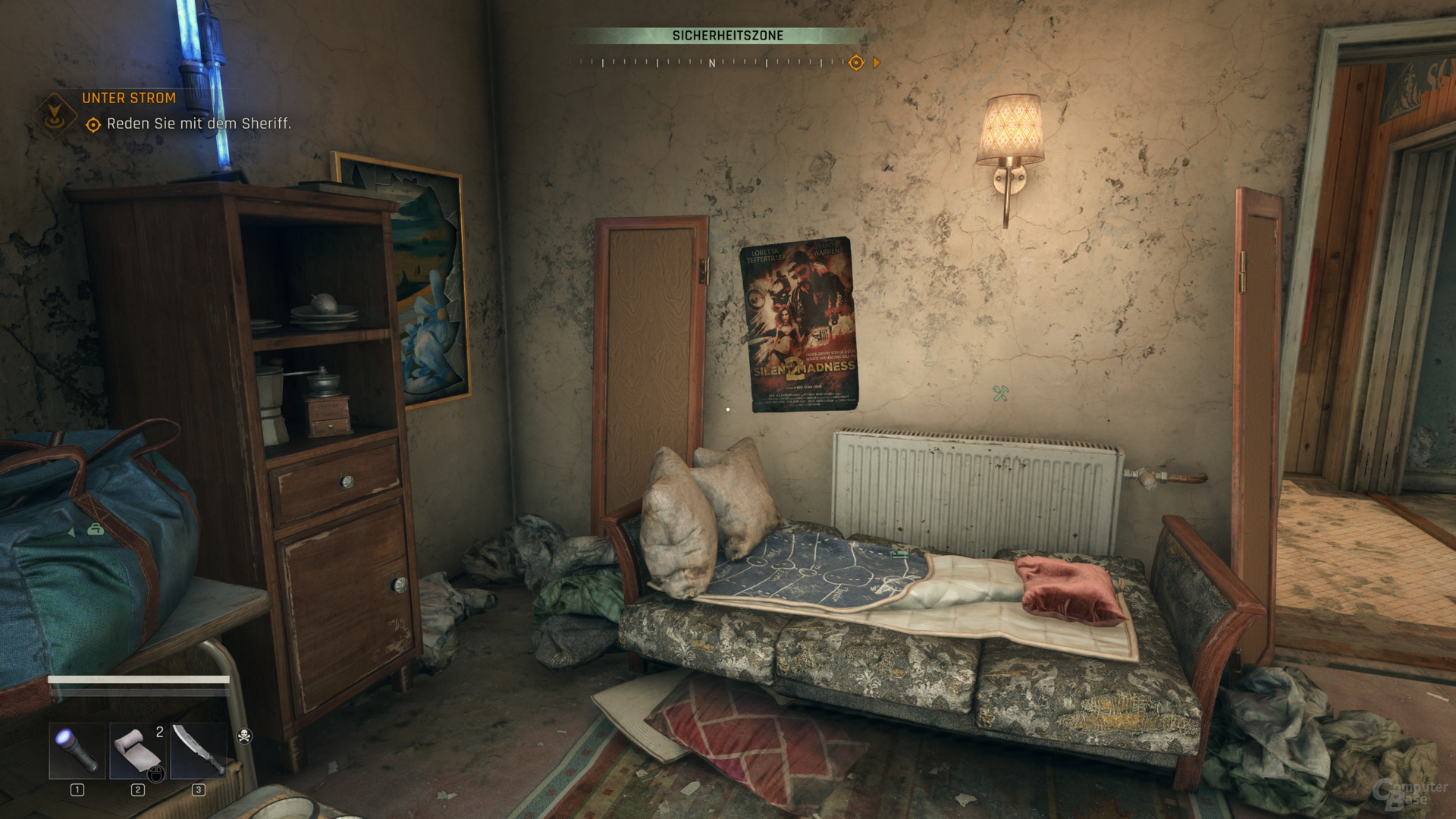Click the yellow quest emblem icon
This screenshot has height=819, width=1456.
[x=55, y=114]
